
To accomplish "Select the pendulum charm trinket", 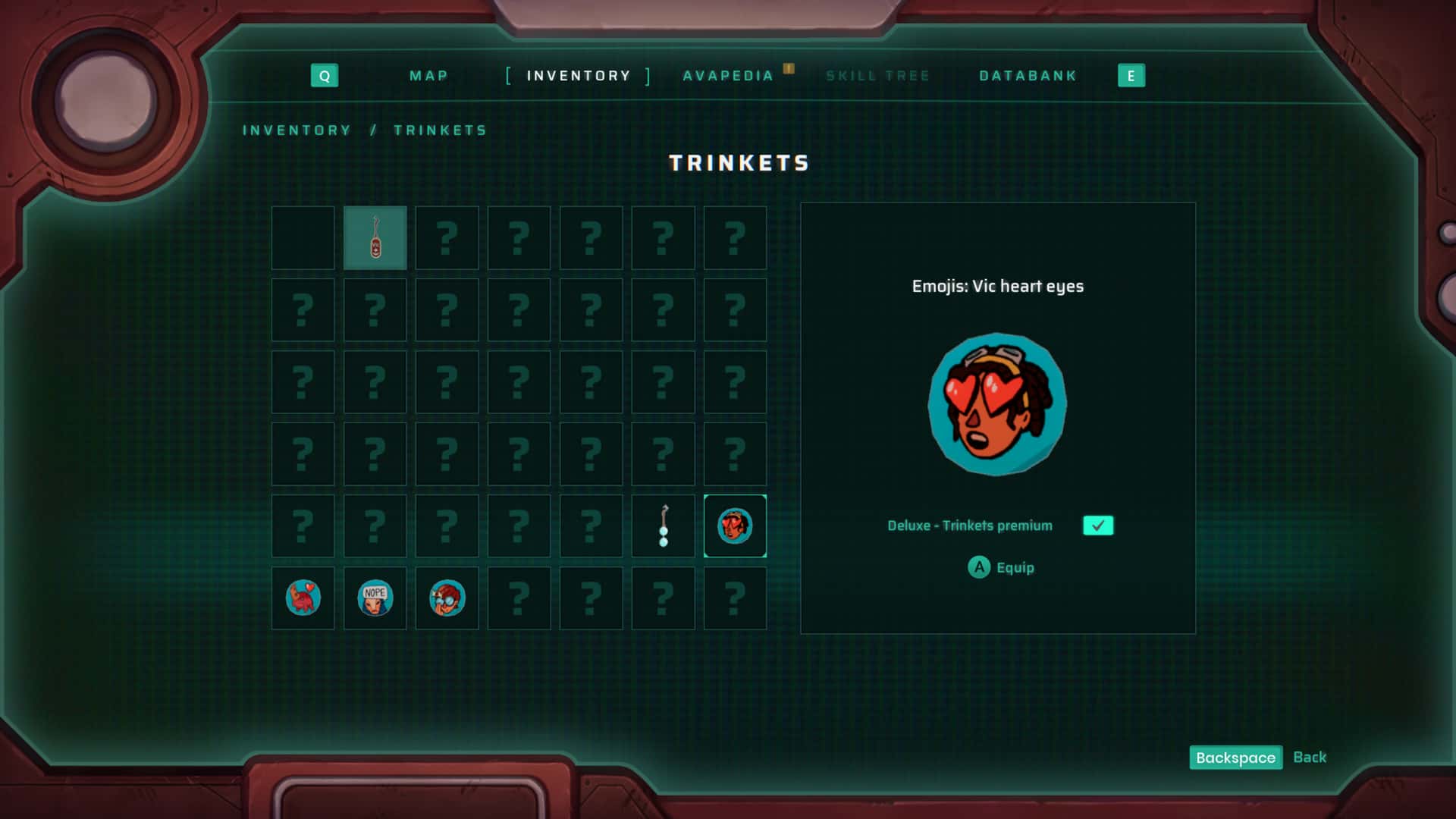I will 663,526.
